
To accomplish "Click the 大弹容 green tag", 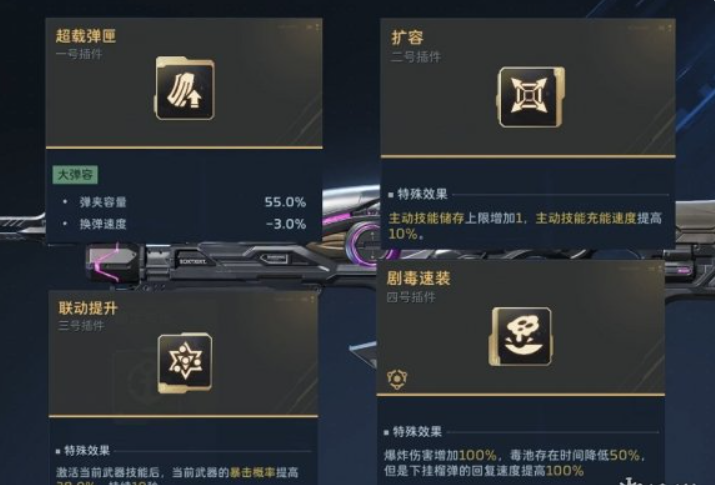I will [x=74, y=175].
